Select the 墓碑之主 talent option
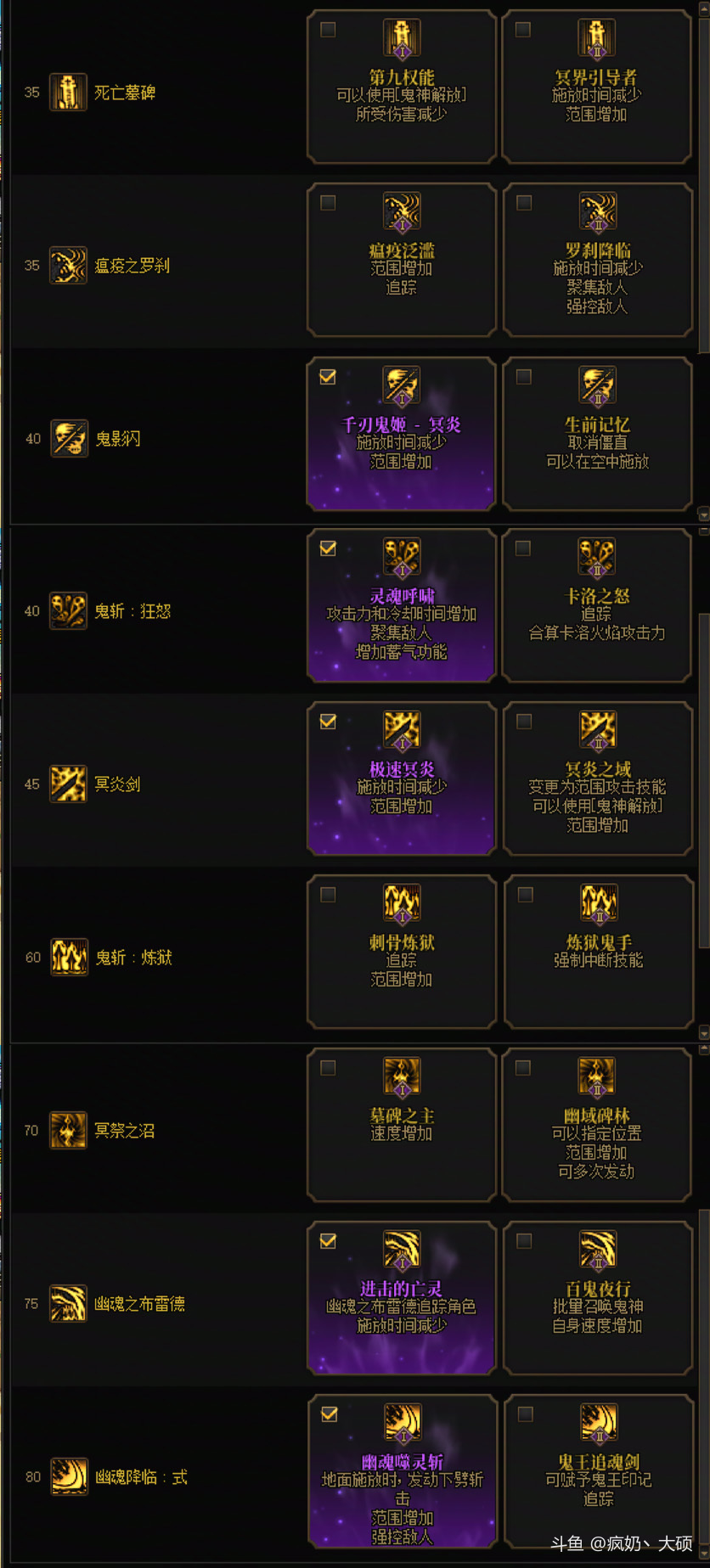The height and width of the screenshot is (1568, 710). 401,1125
